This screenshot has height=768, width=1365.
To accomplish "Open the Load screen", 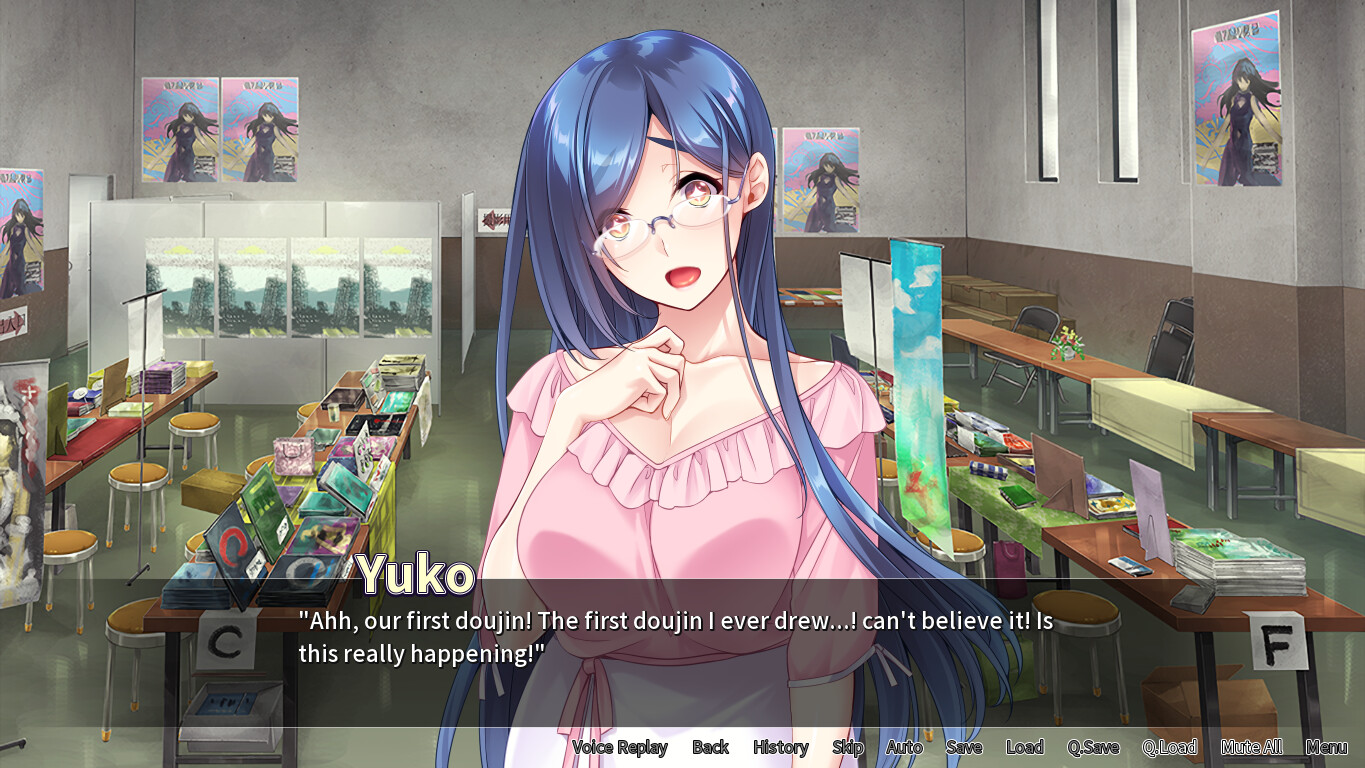I will point(1024,747).
